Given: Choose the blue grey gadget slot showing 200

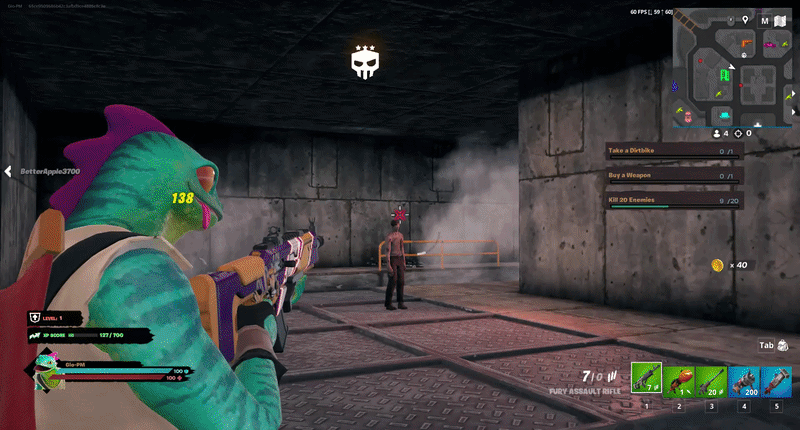Looking at the screenshot, I should tap(744, 381).
